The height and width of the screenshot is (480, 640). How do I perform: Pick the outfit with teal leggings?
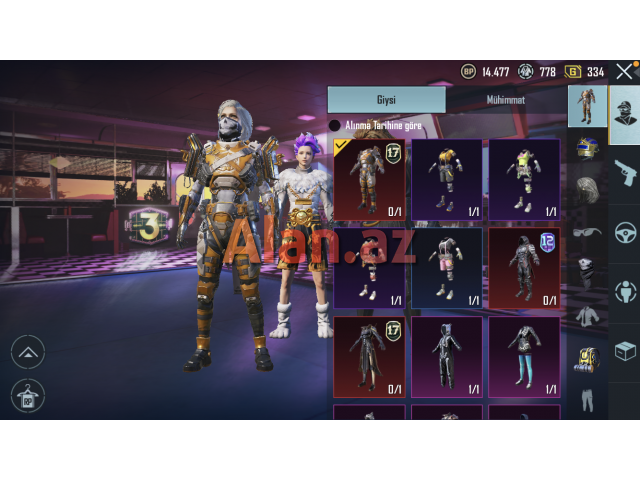[524, 357]
